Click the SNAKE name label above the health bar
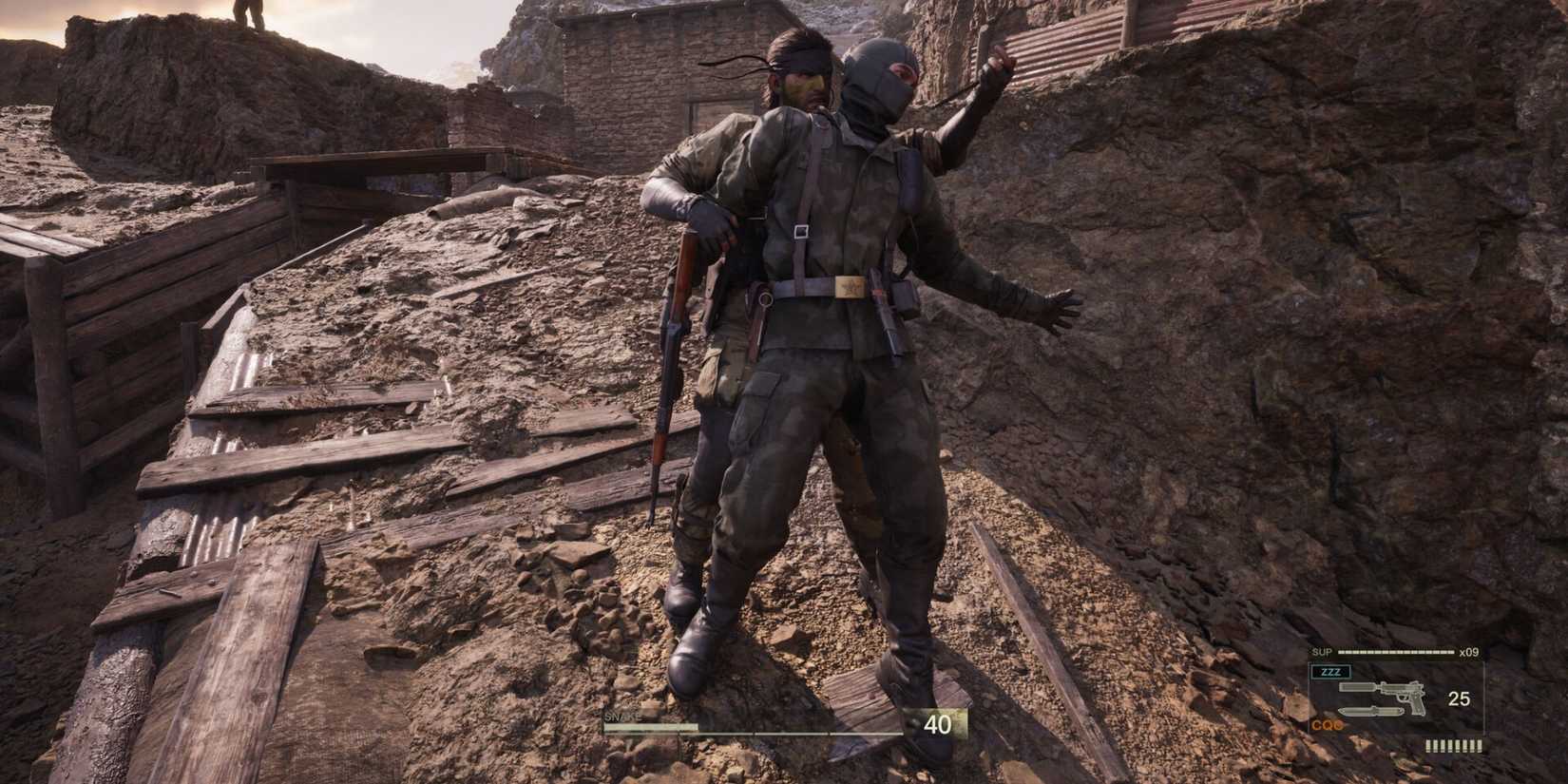 pos(622,716)
